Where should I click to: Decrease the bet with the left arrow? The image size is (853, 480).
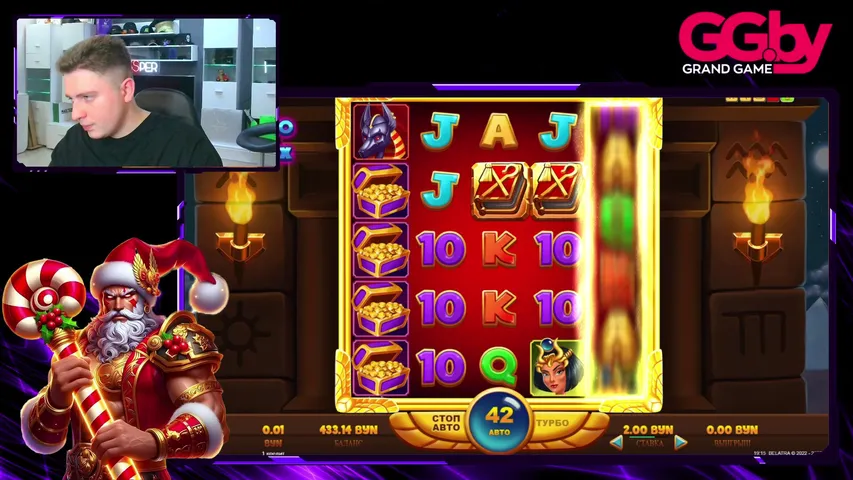(617, 442)
